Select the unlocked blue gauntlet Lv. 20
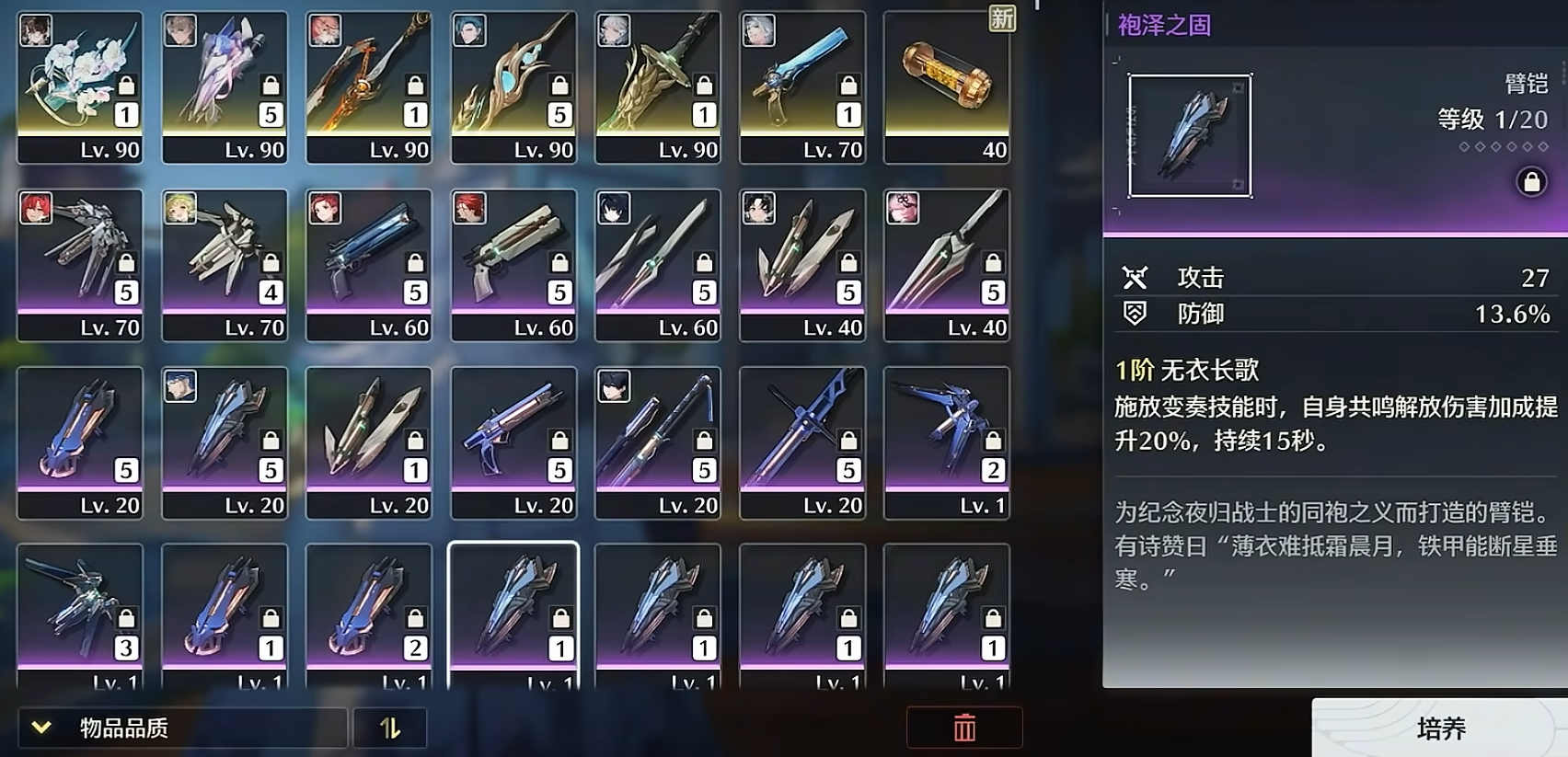This screenshot has width=1568, height=757. tap(80, 442)
